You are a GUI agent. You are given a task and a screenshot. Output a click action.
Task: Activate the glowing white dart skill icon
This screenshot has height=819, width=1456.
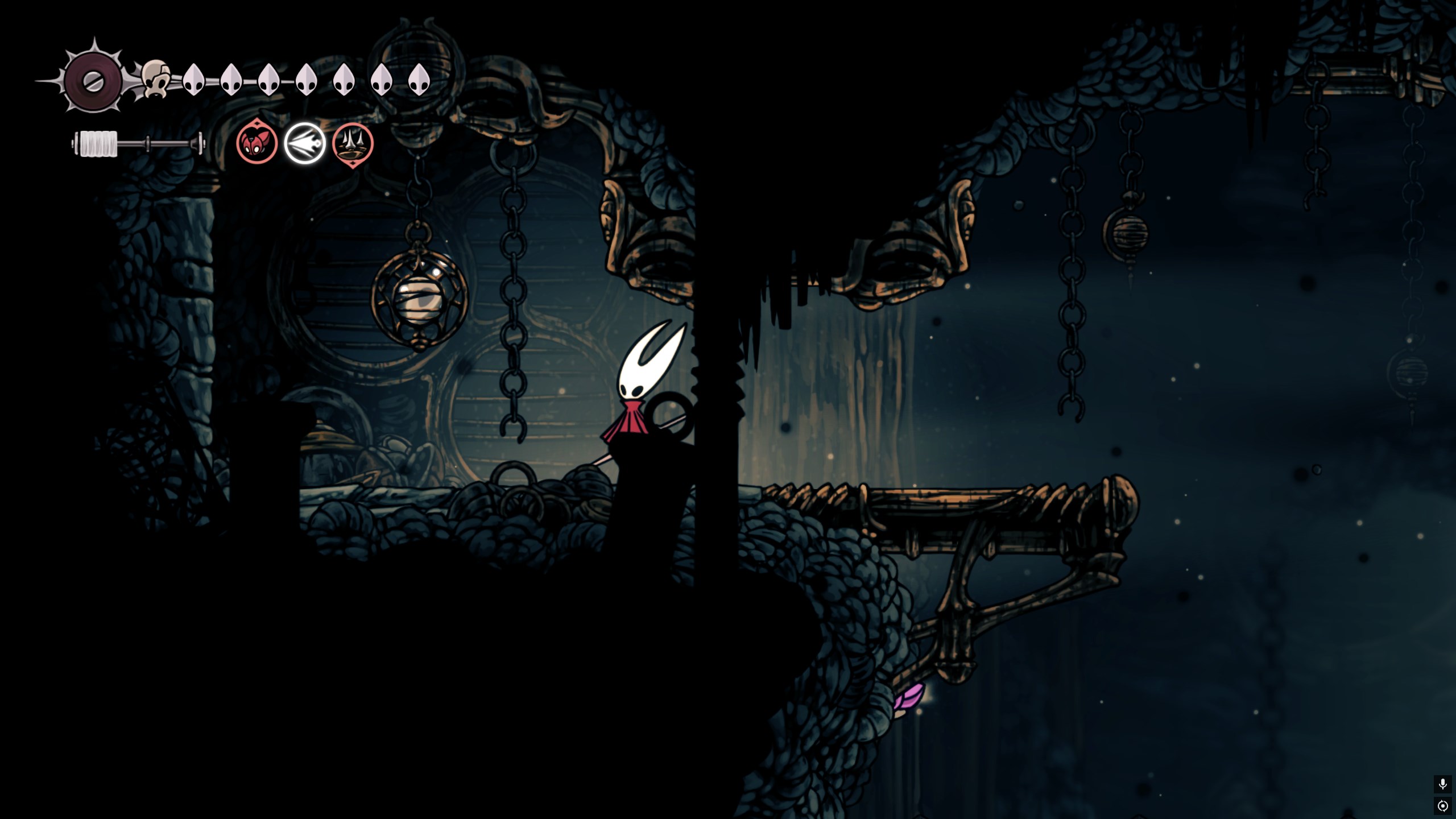click(305, 143)
